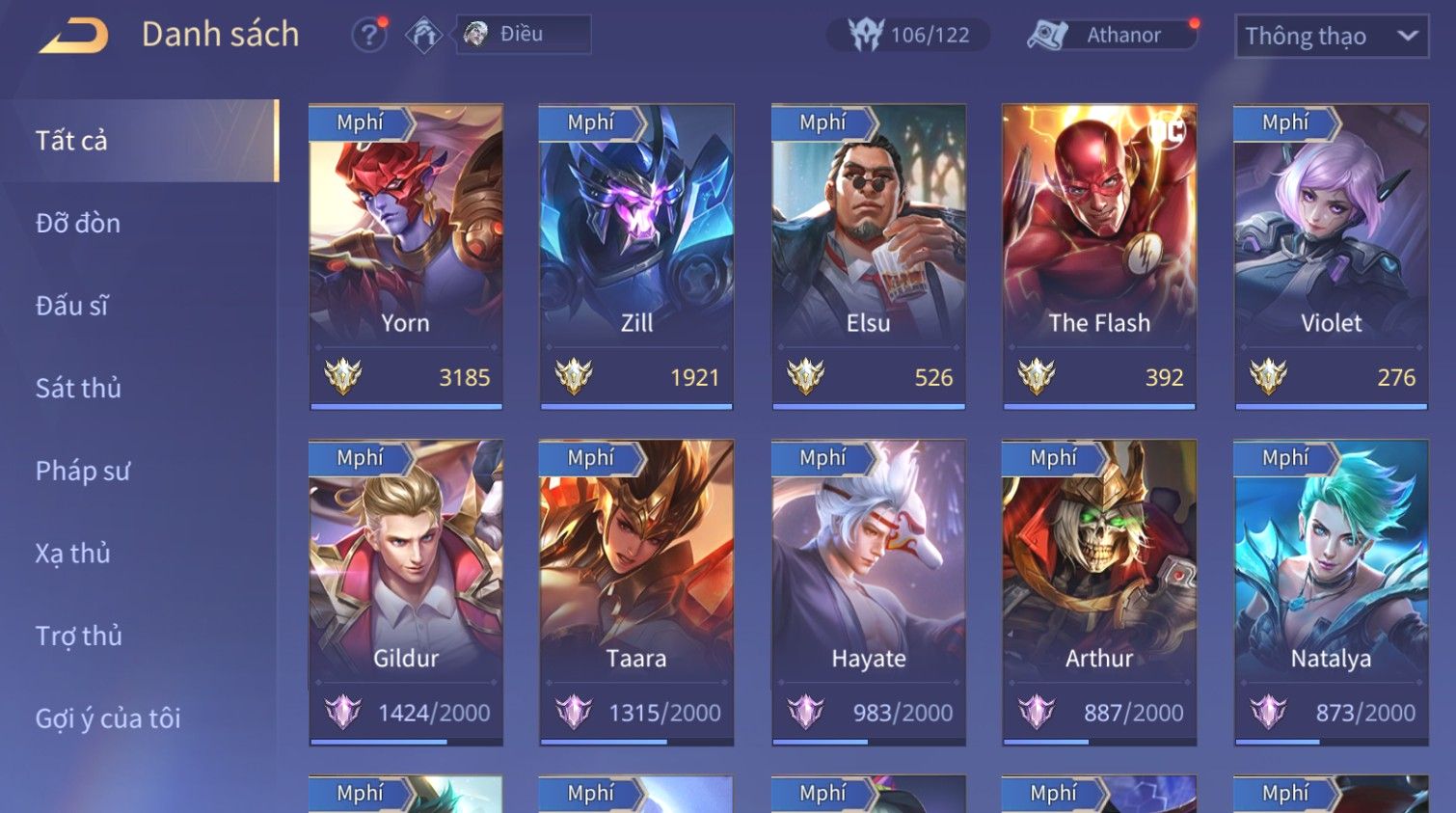Open The Flash hero card
This screenshot has height=813, width=1456.
pos(1099,257)
